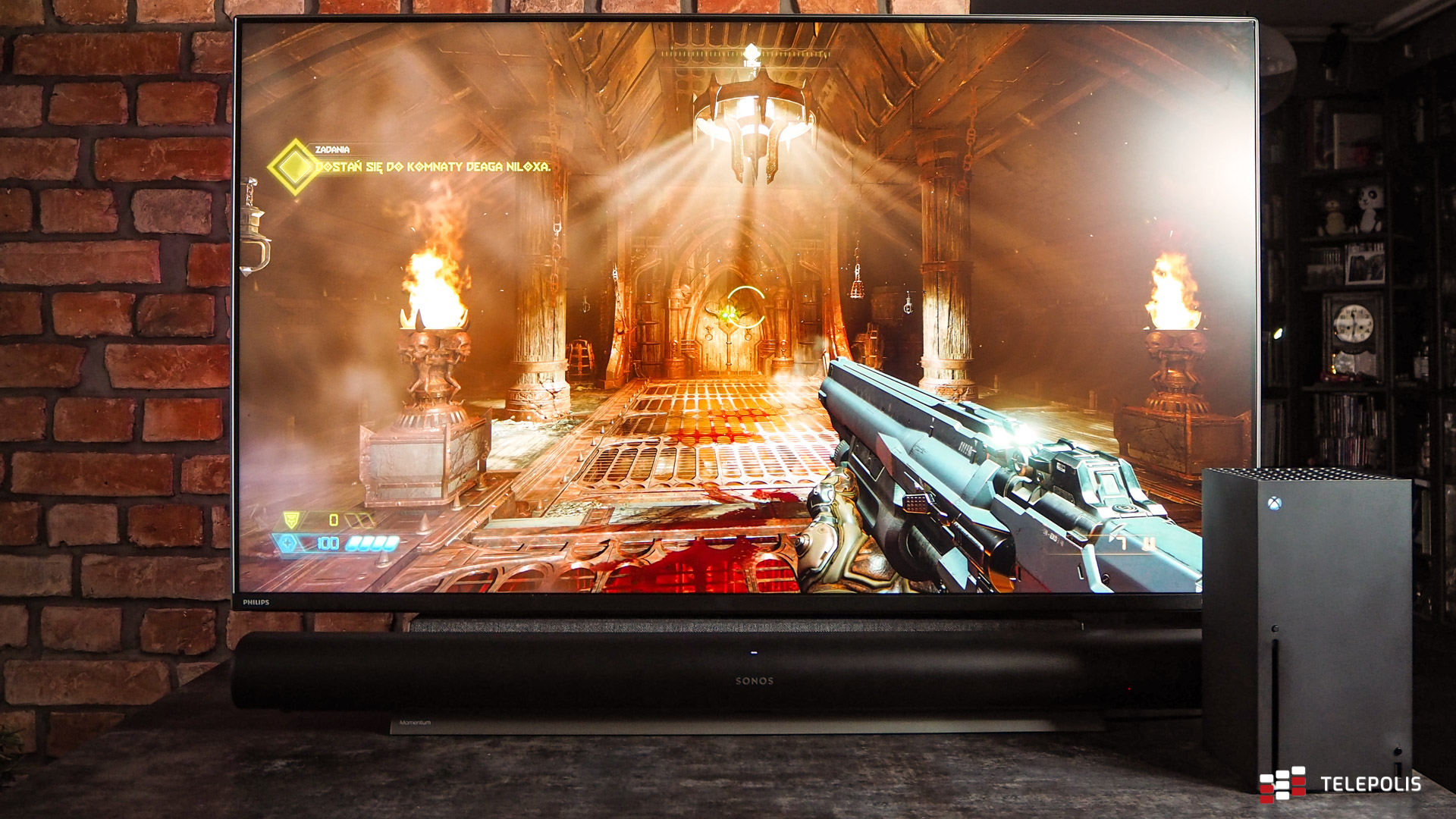Click the yellow armor shield icon

tap(291, 519)
